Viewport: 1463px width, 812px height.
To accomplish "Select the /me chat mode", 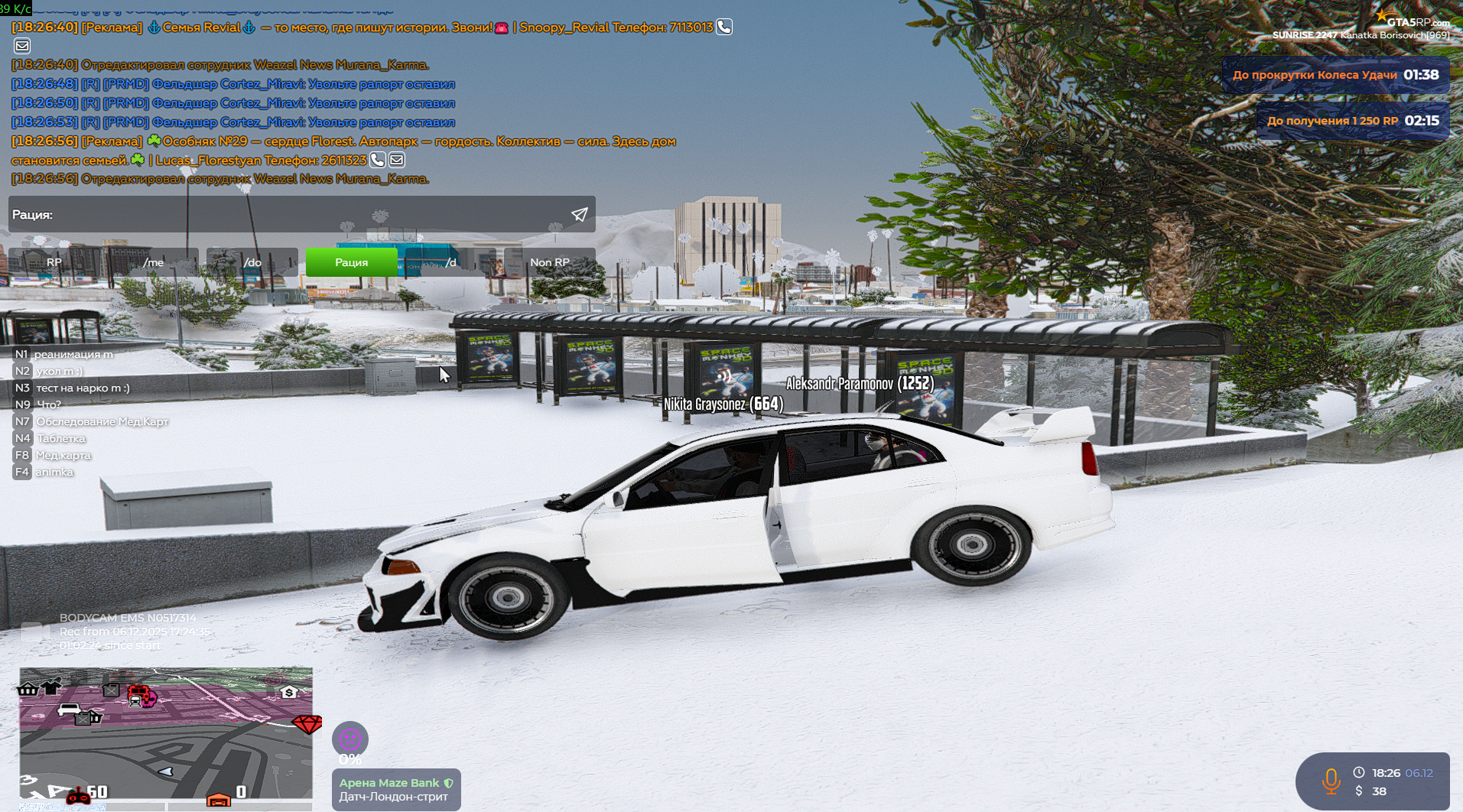I will (153, 262).
